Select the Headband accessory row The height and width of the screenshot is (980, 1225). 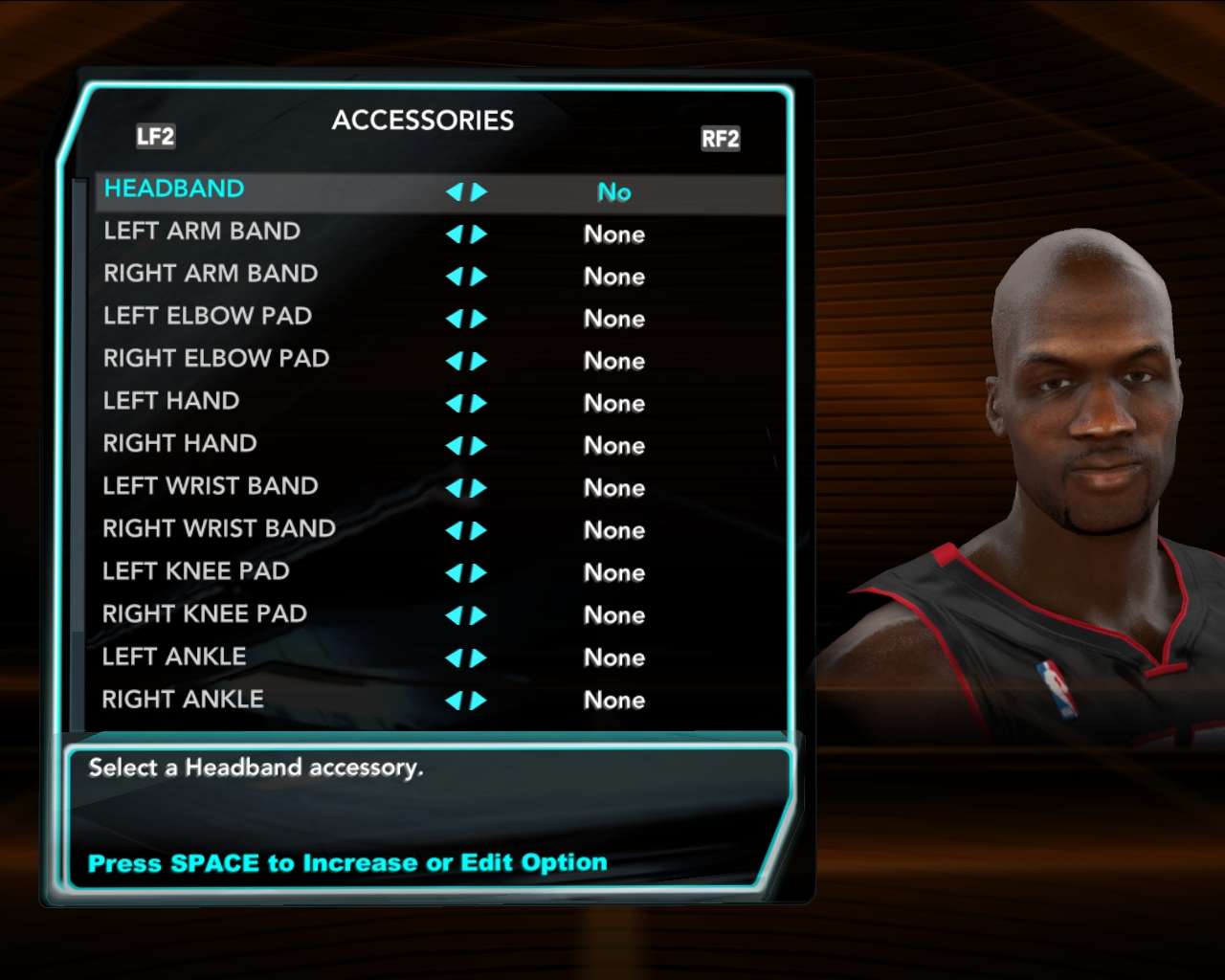(x=174, y=189)
